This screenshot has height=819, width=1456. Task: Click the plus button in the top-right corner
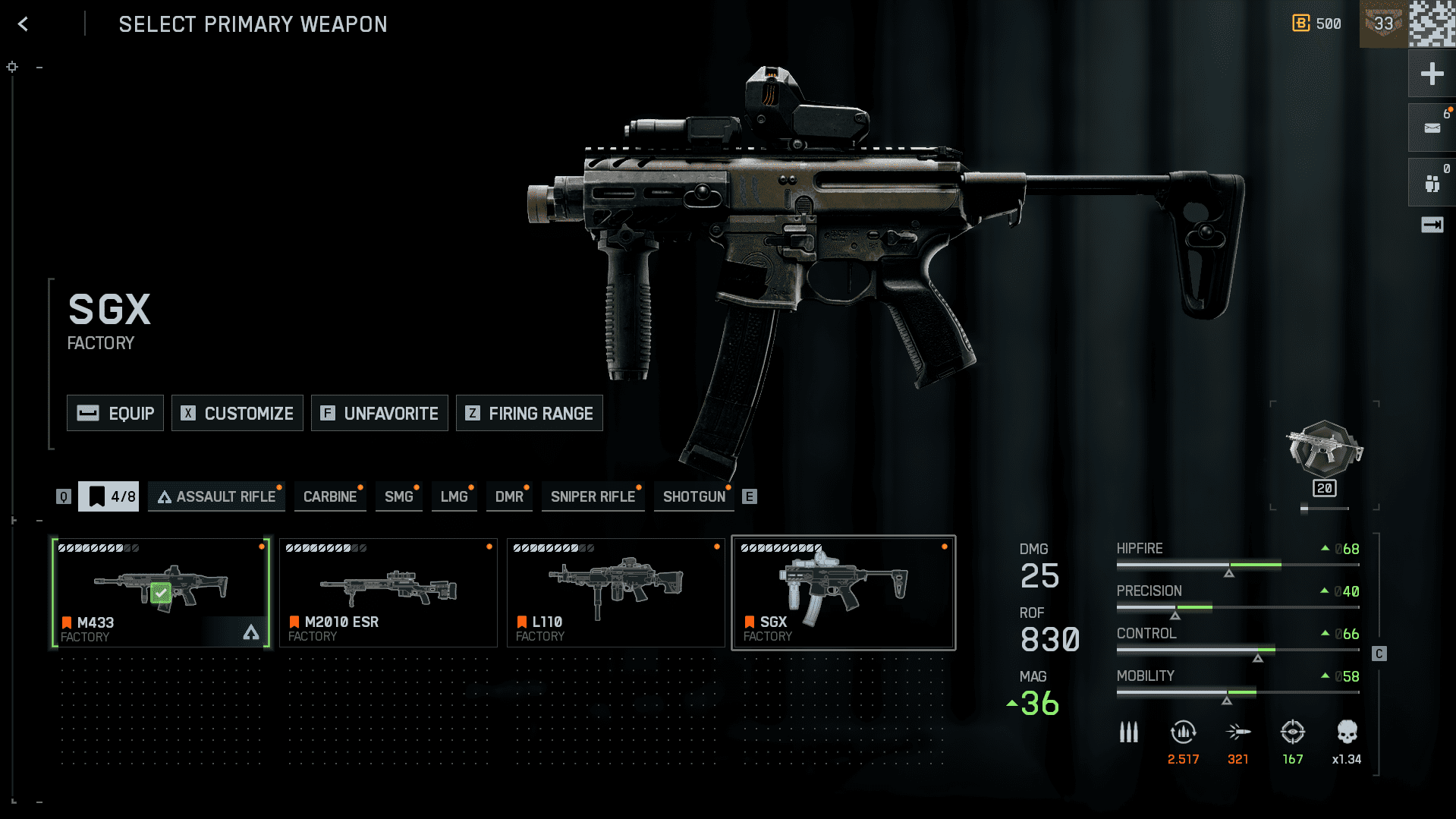point(1432,74)
